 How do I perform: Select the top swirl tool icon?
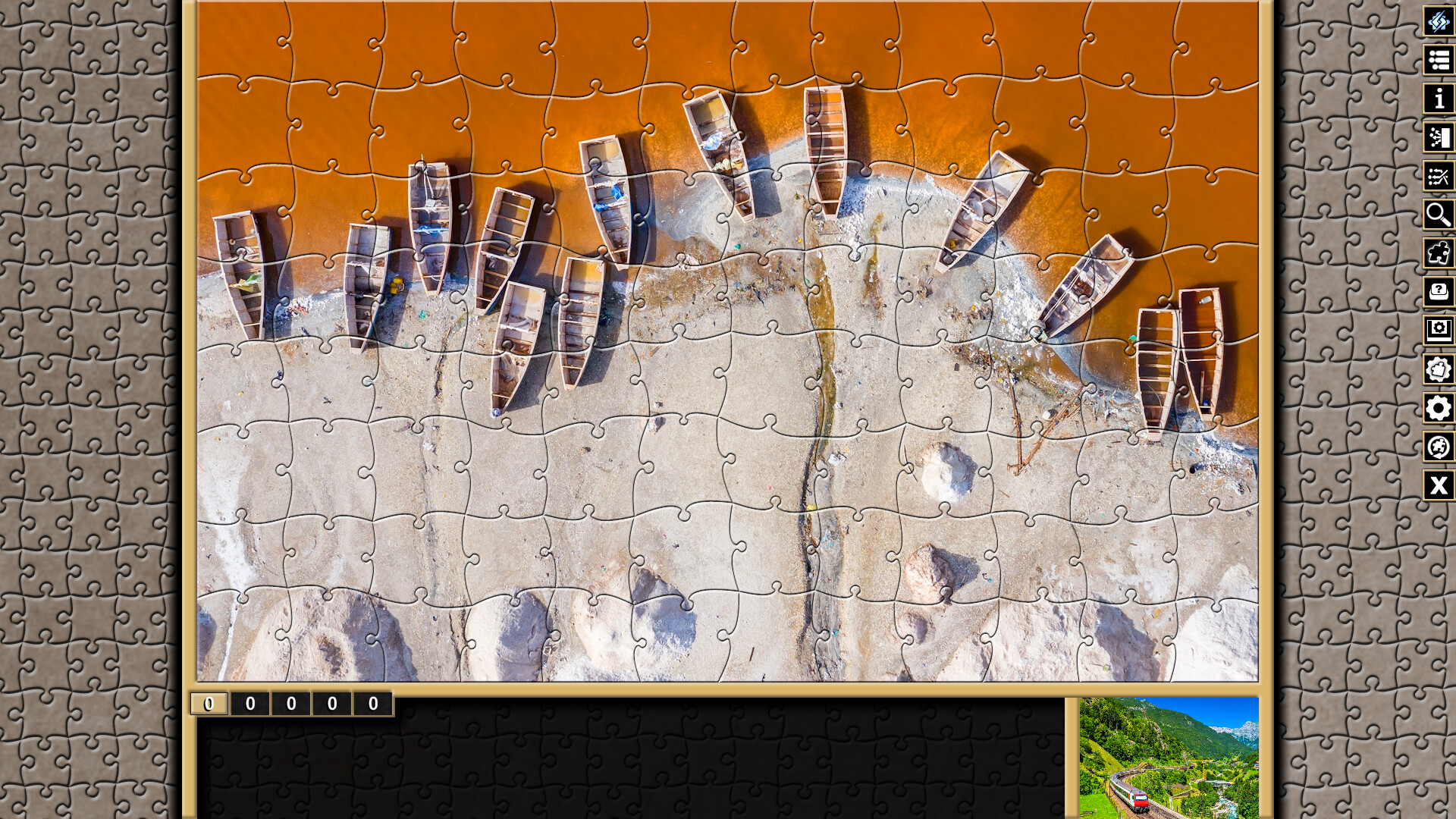[x=1439, y=23]
